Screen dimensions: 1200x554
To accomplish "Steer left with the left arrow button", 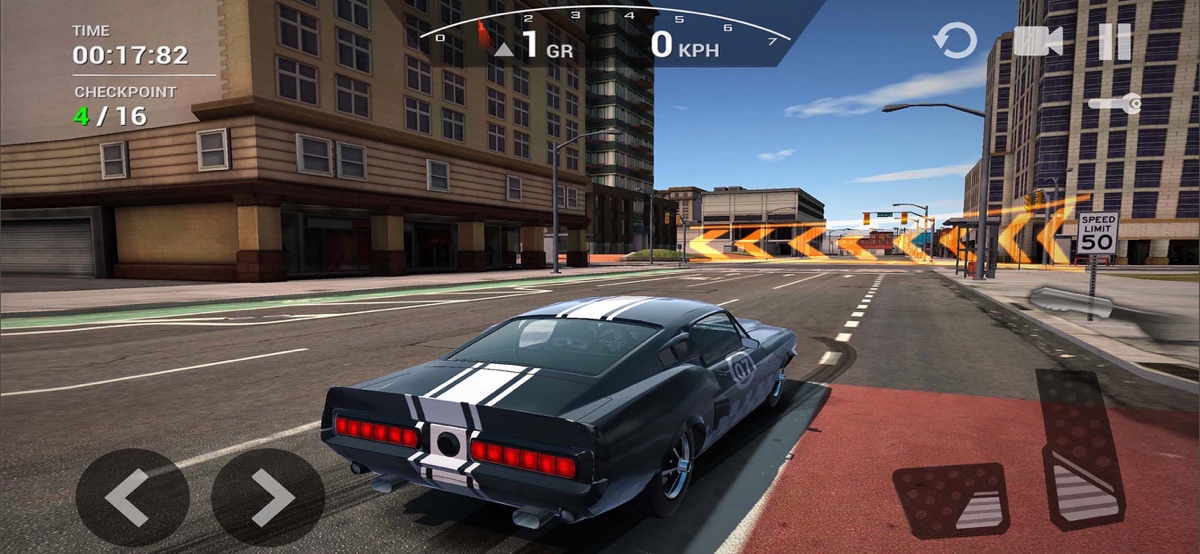I will [x=132, y=497].
